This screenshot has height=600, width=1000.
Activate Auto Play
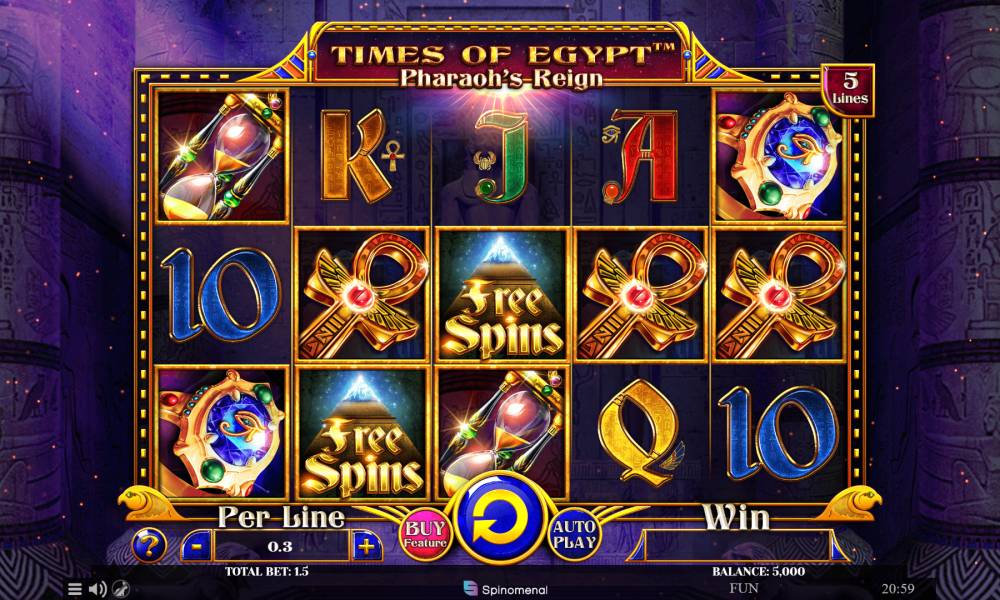(x=574, y=534)
